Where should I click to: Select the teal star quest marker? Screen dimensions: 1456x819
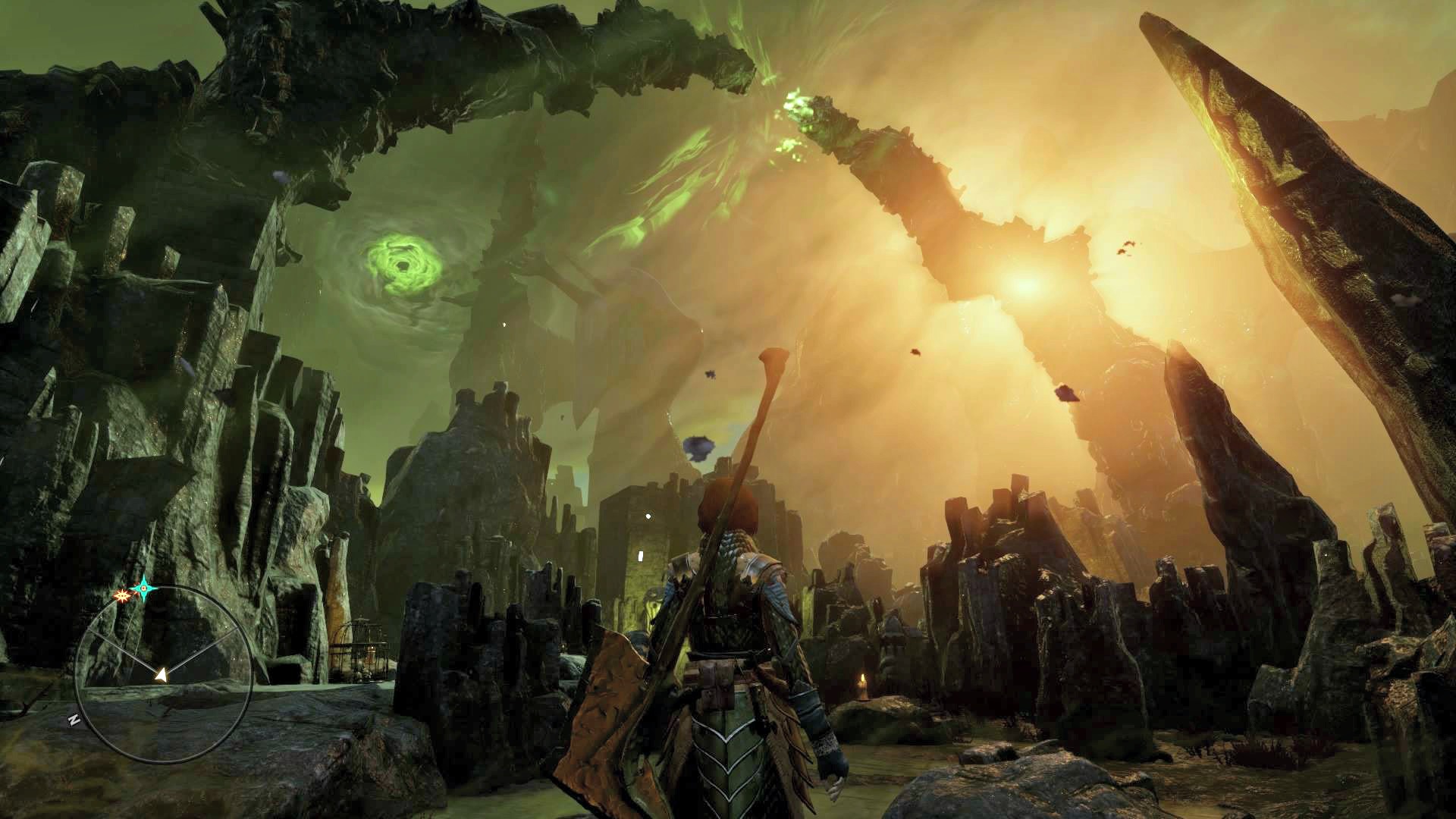click(142, 588)
